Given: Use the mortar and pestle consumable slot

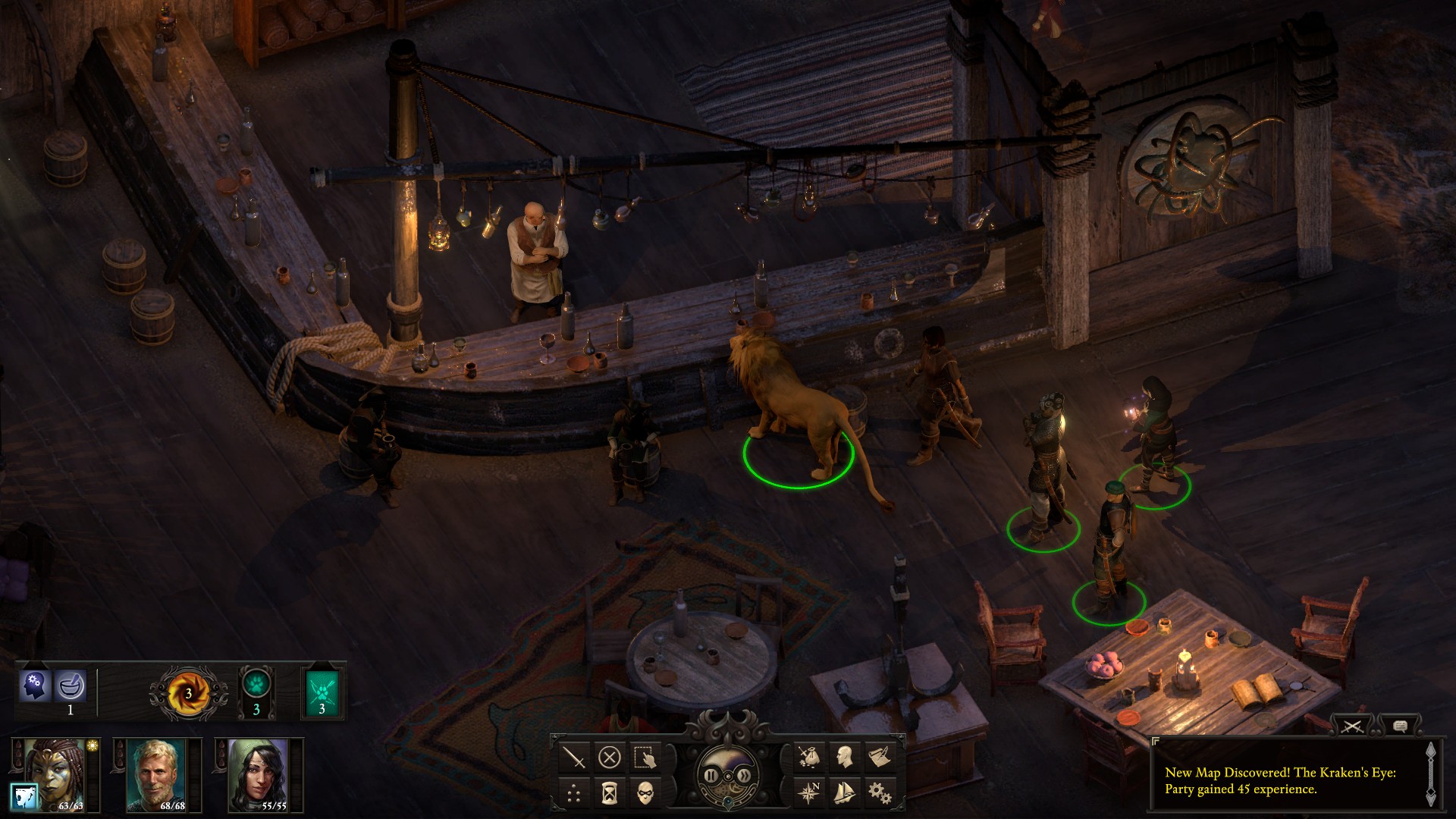Looking at the screenshot, I should (x=71, y=687).
